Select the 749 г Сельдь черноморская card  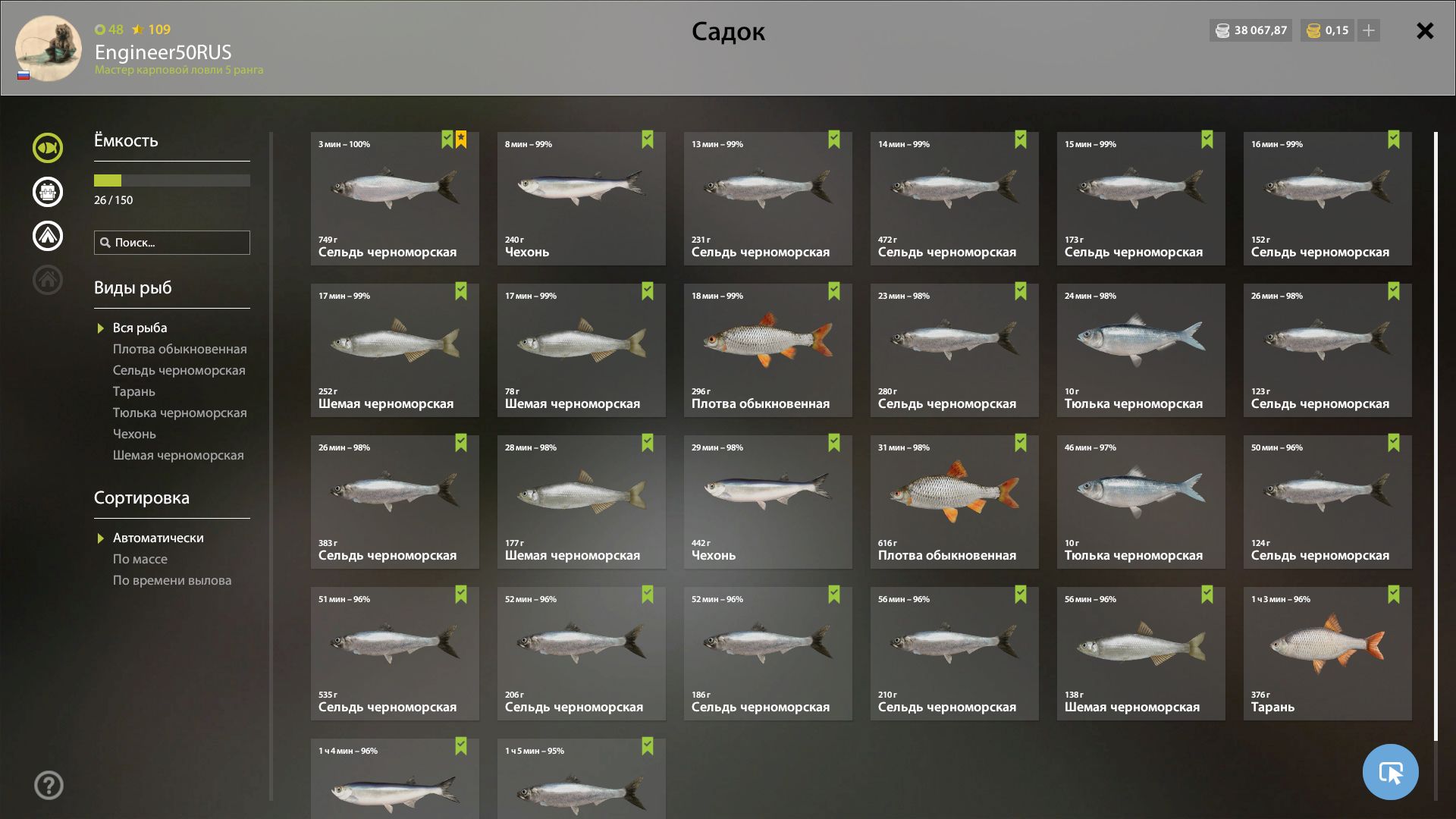coord(394,199)
